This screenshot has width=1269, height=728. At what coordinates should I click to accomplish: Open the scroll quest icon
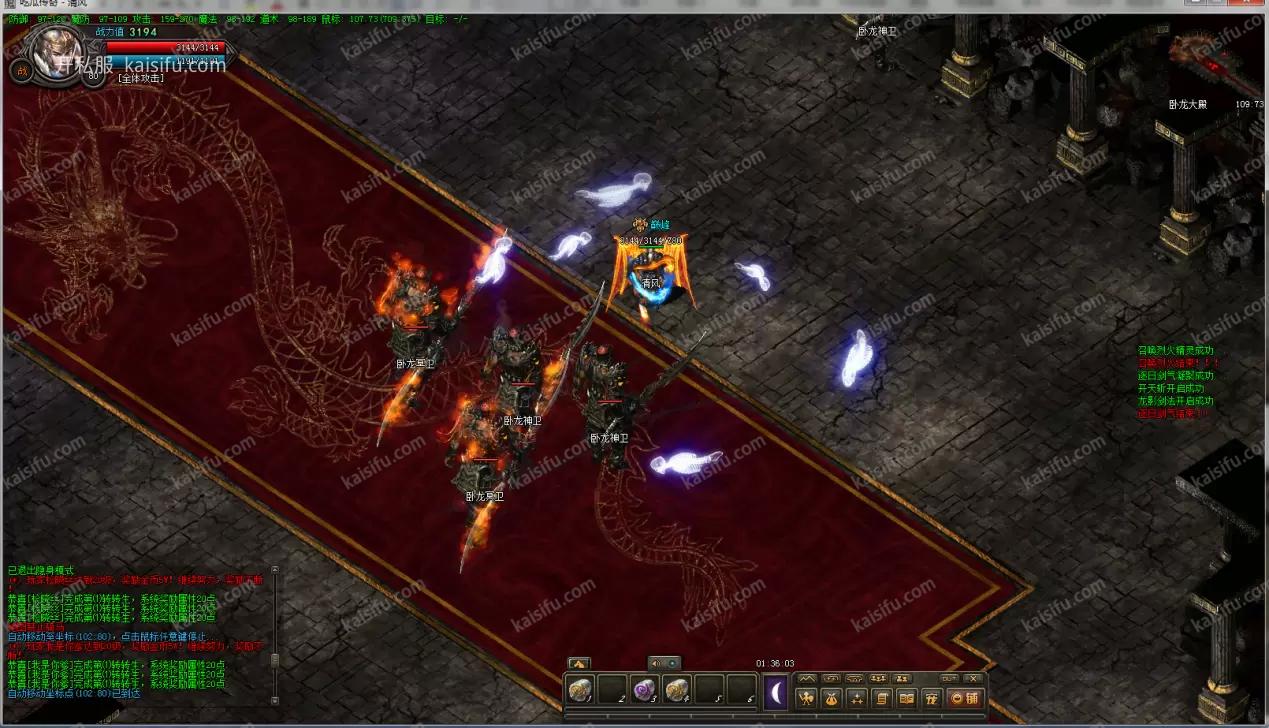point(882,698)
